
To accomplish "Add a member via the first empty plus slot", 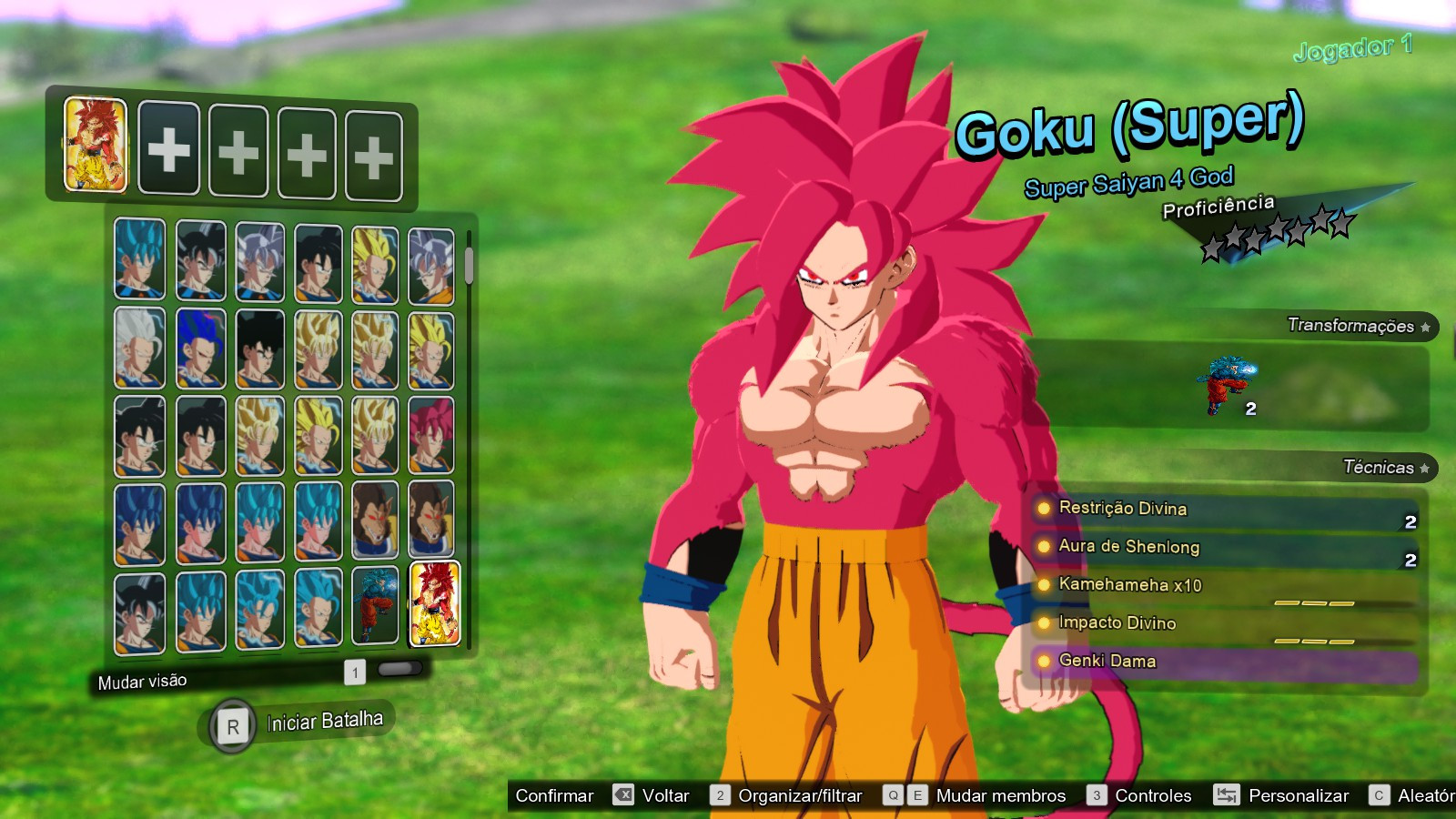I will 168,148.
